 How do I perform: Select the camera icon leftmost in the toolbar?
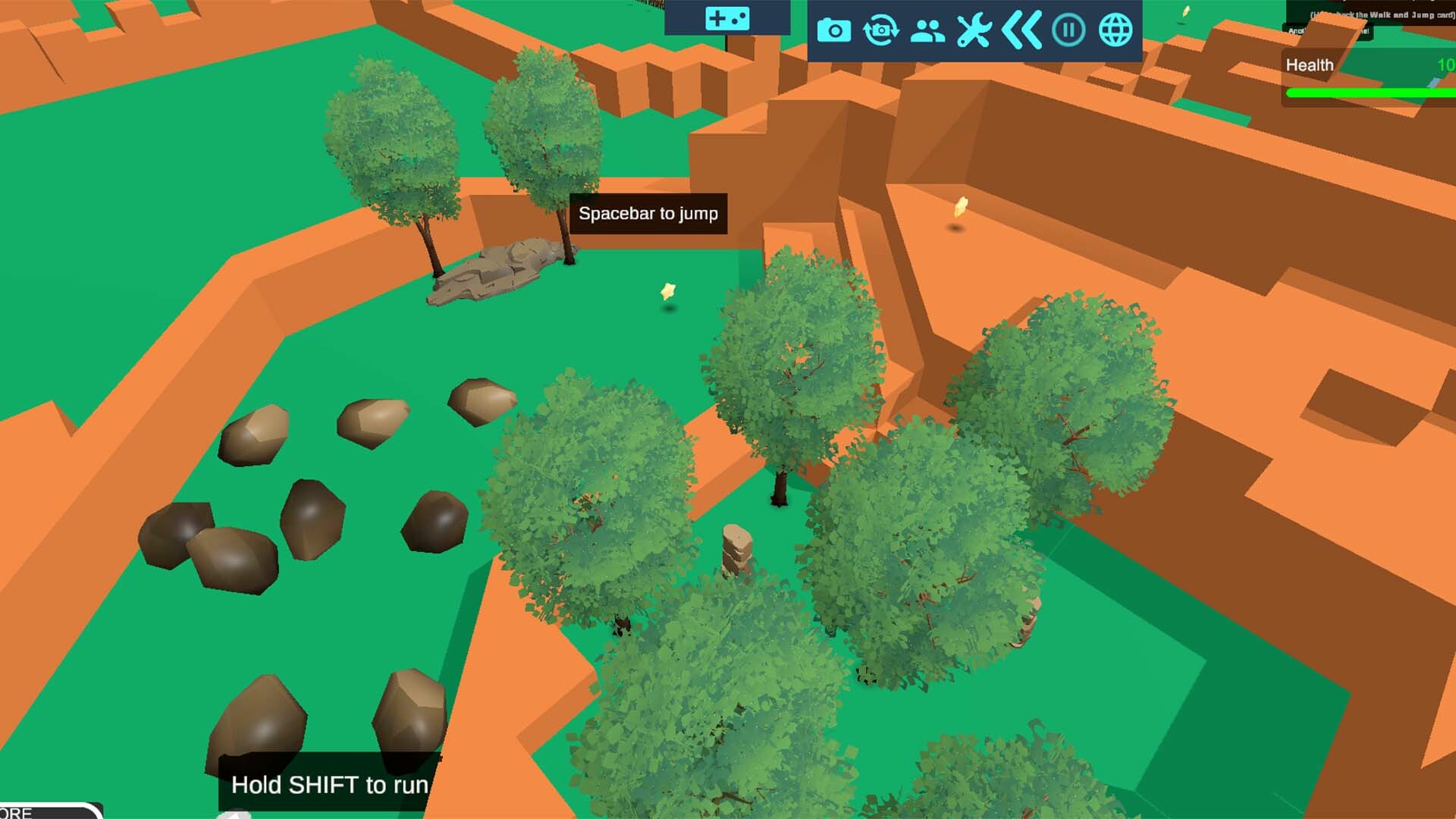(x=834, y=30)
